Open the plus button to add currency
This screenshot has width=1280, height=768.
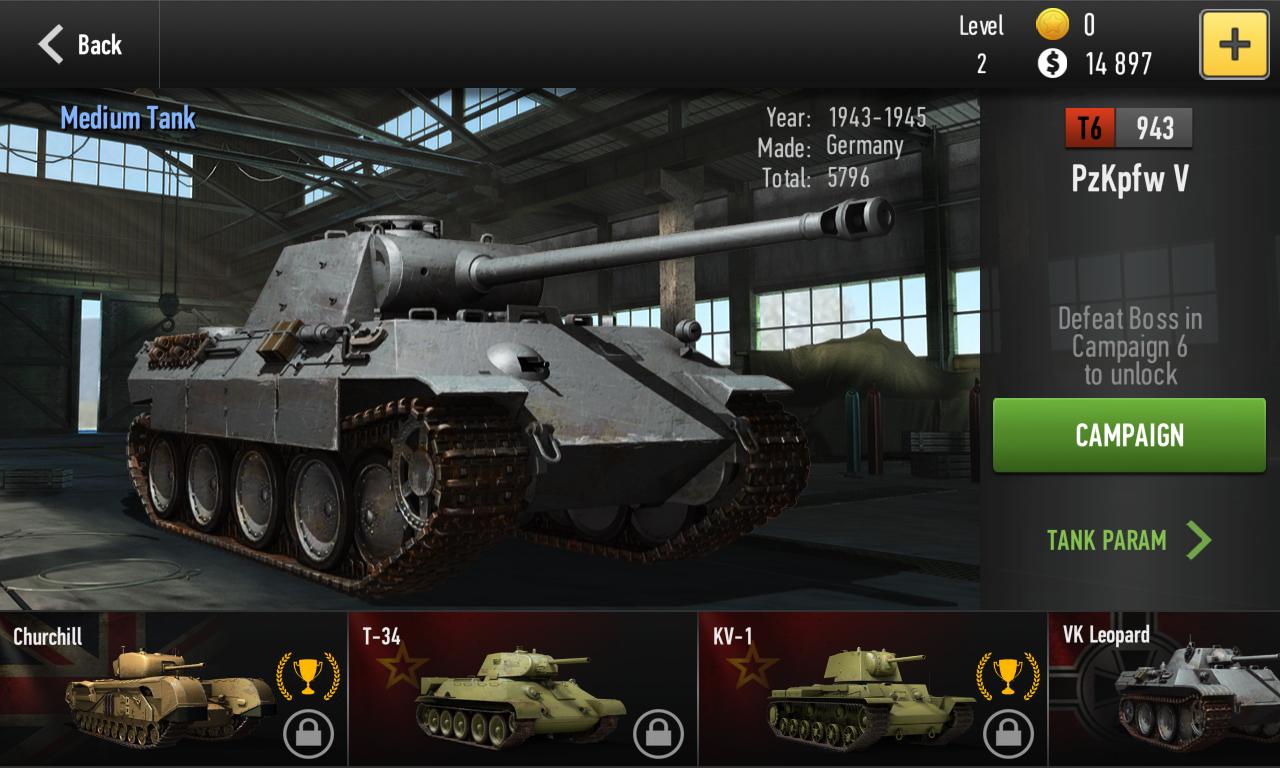point(1233,43)
